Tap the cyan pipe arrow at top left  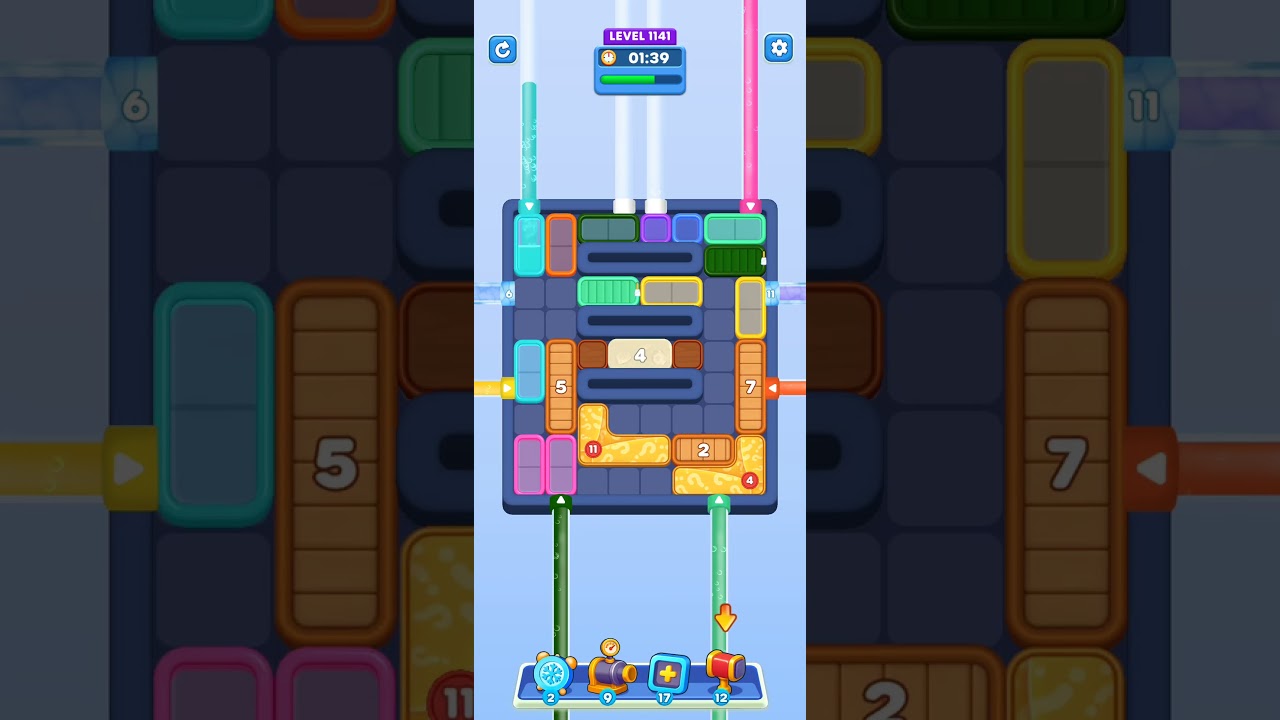click(x=527, y=208)
